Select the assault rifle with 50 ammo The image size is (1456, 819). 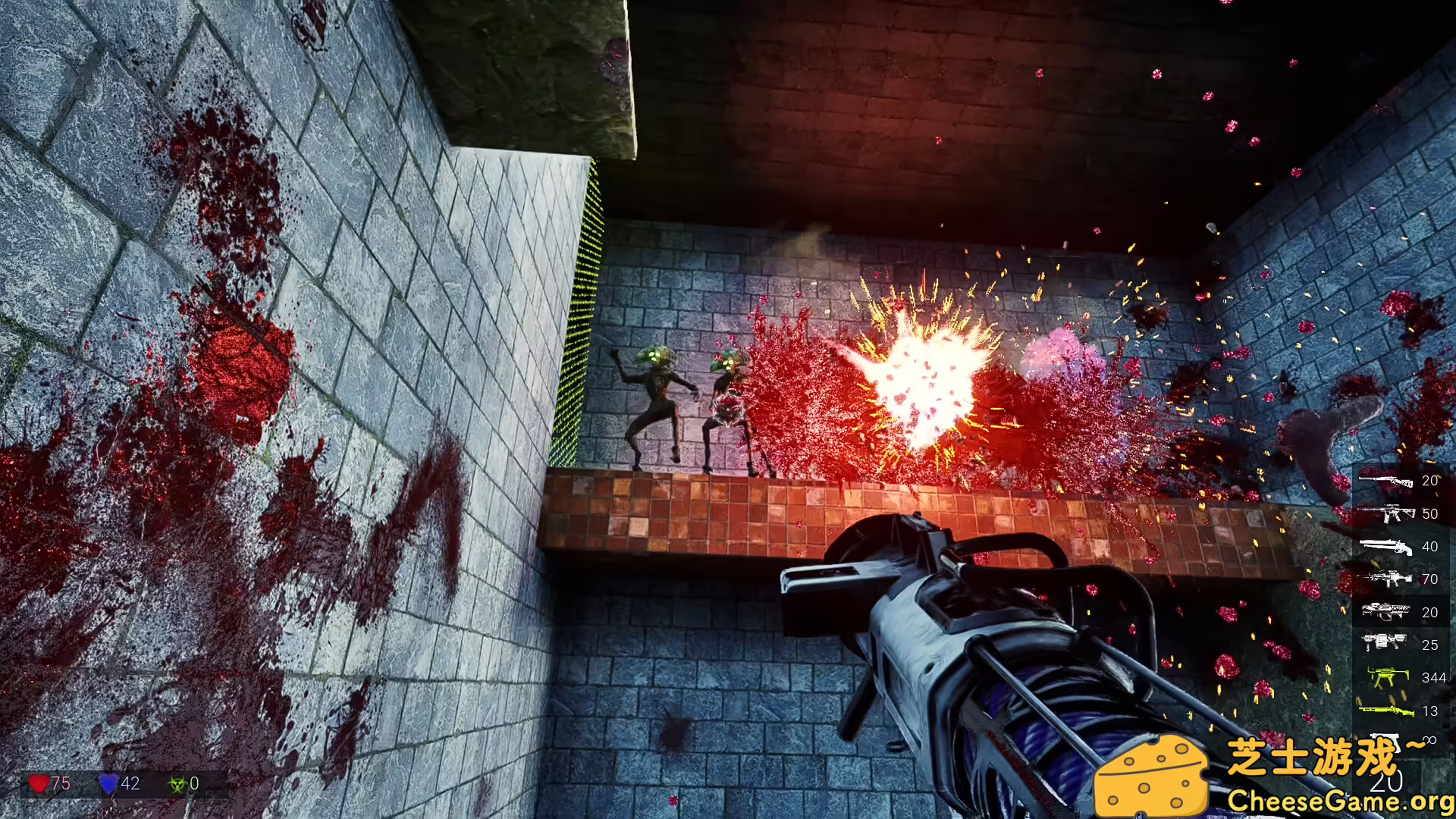(x=1388, y=513)
